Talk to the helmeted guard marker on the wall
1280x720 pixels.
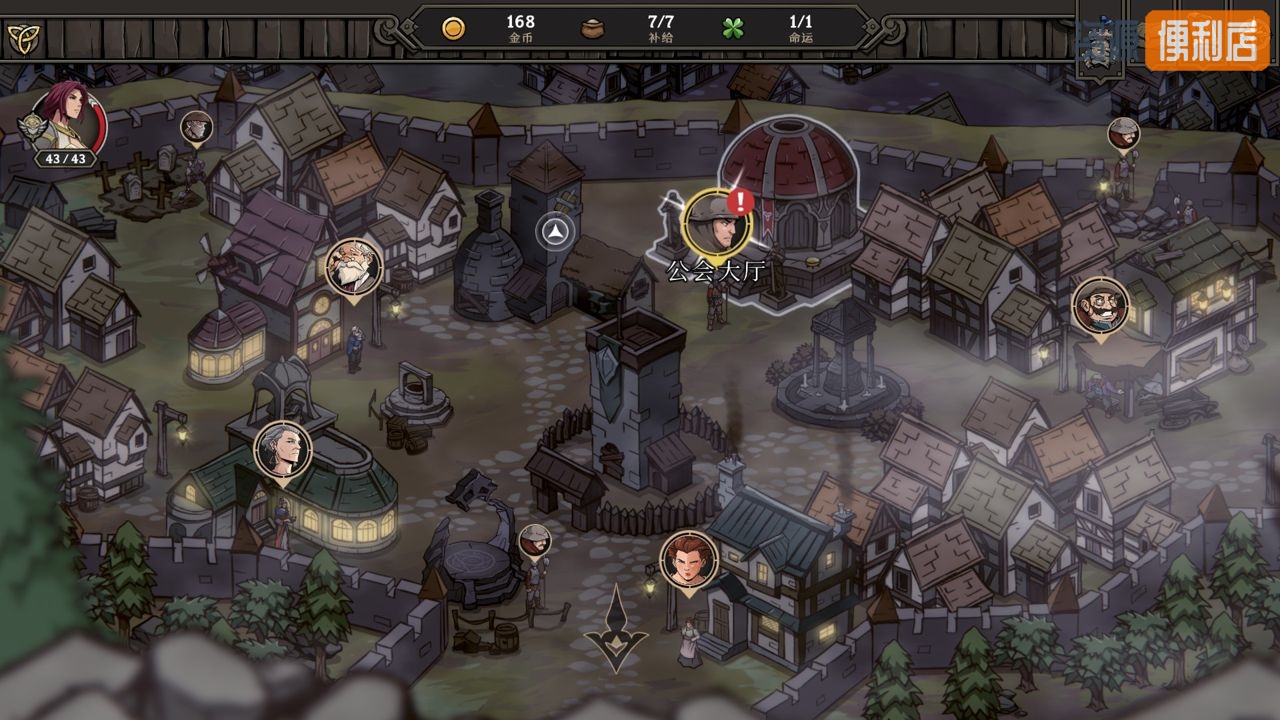pos(1123,134)
